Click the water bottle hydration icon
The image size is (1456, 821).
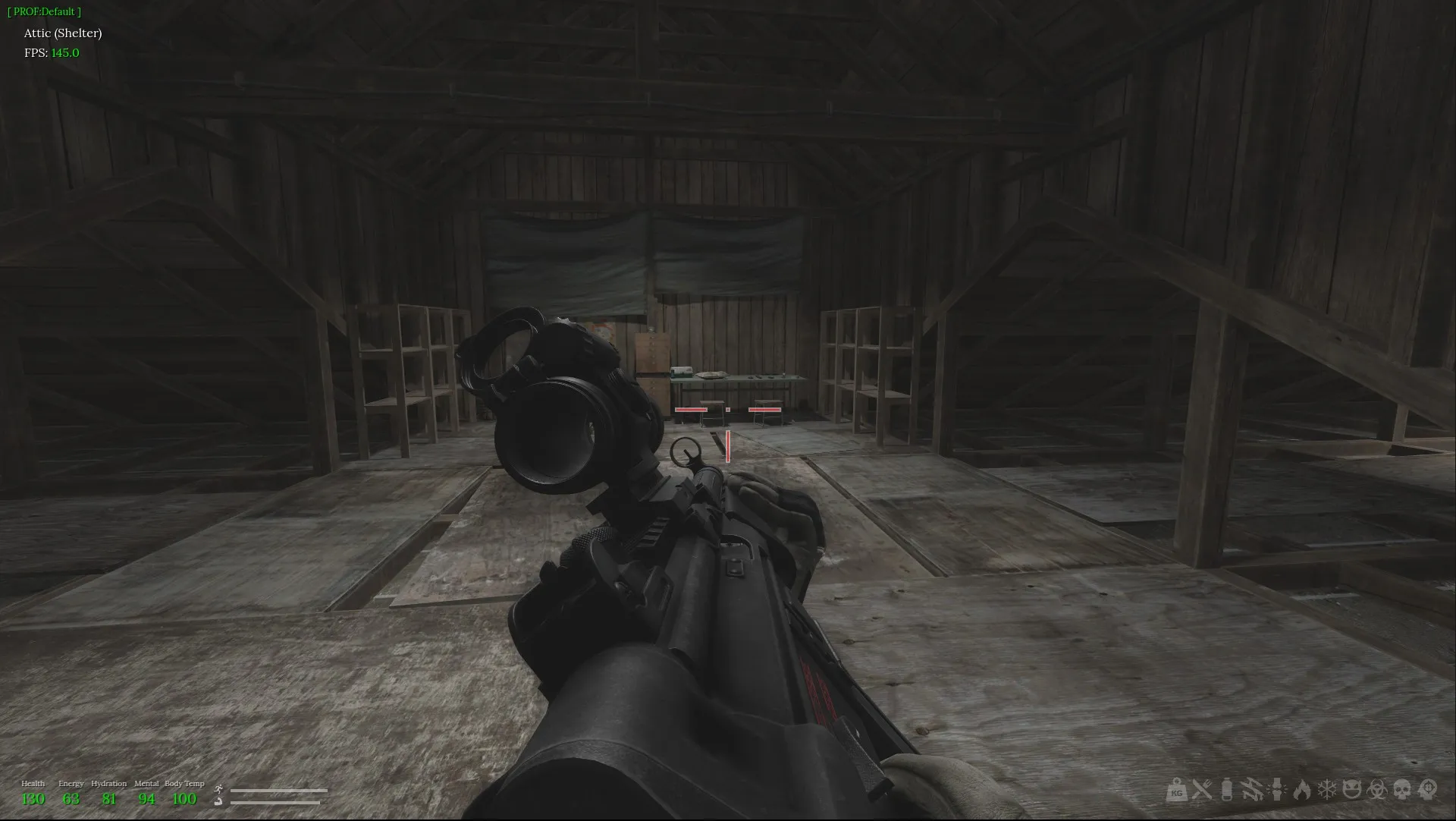(x=1226, y=792)
